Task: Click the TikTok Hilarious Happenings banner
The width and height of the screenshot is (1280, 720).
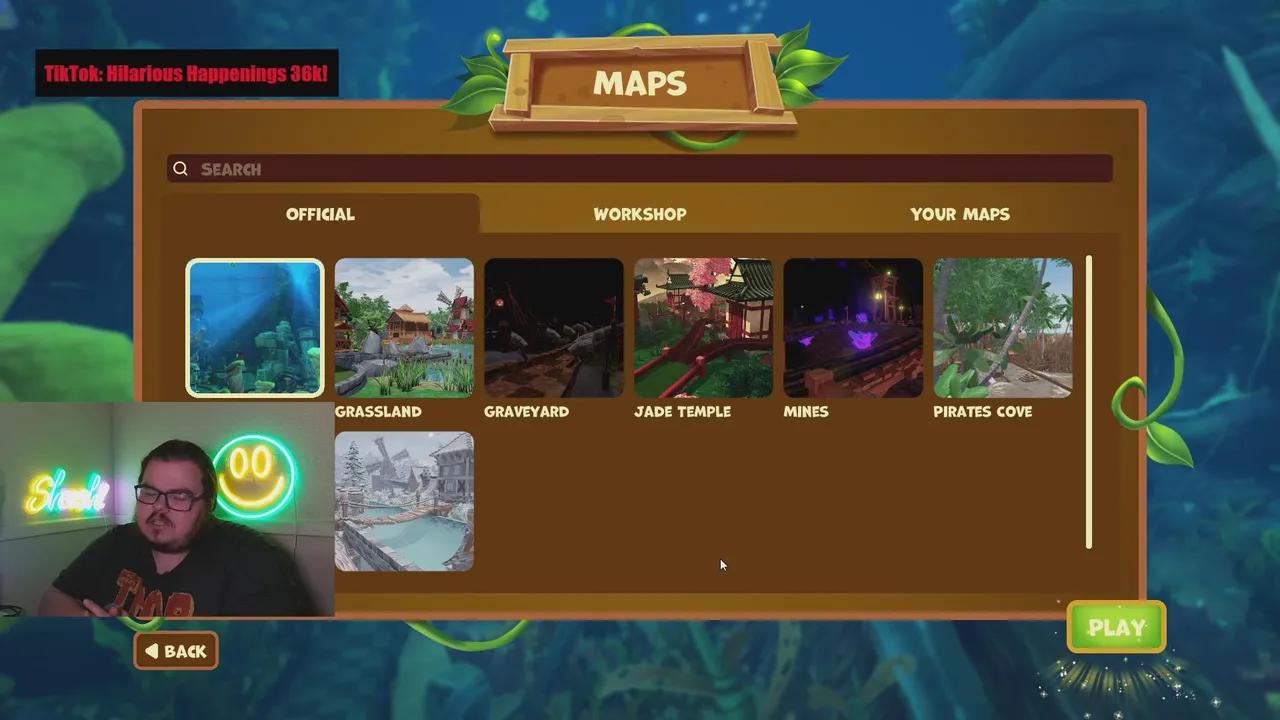Action: (x=187, y=73)
